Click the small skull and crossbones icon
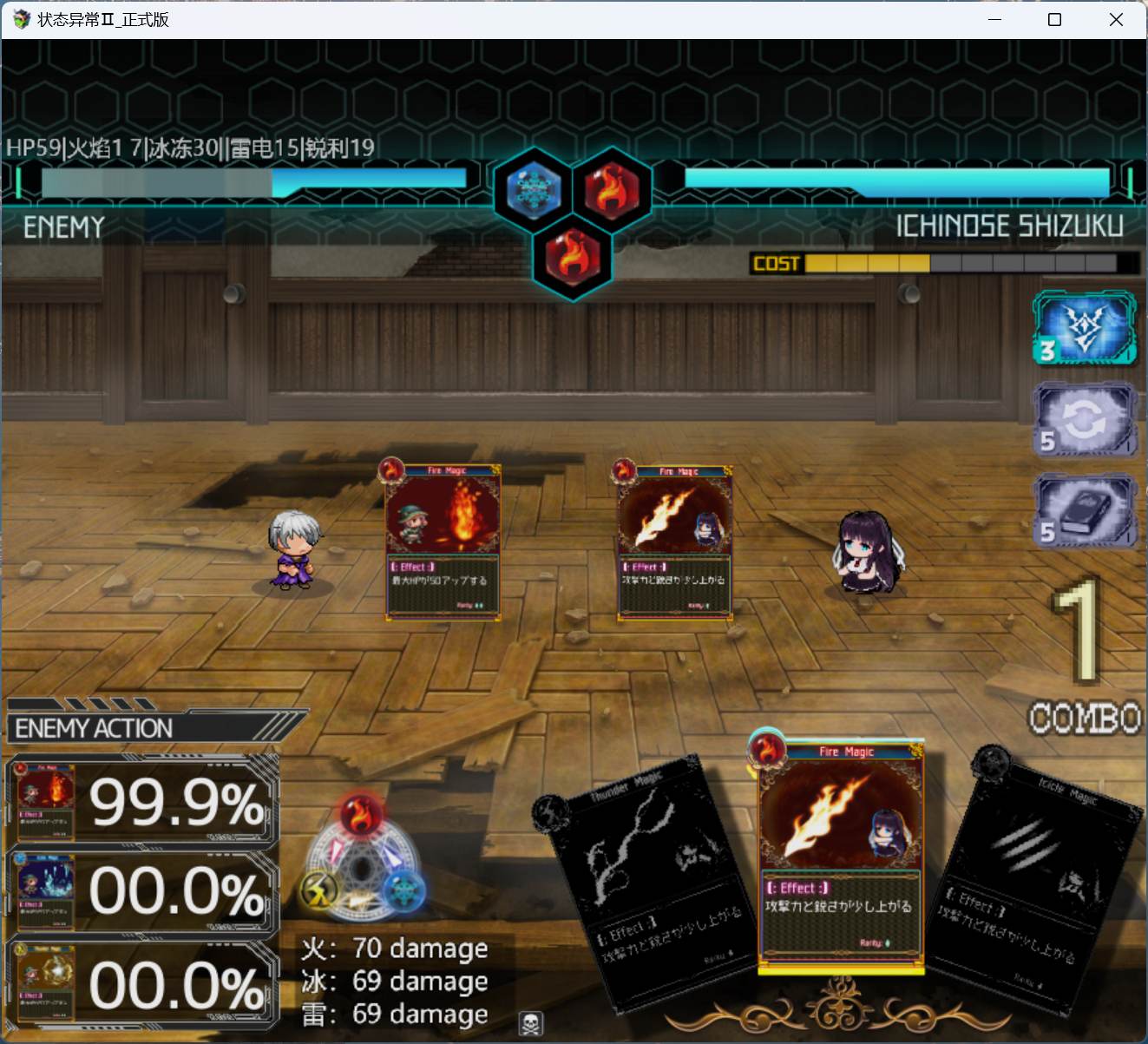The image size is (1148, 1044). 530,1023
